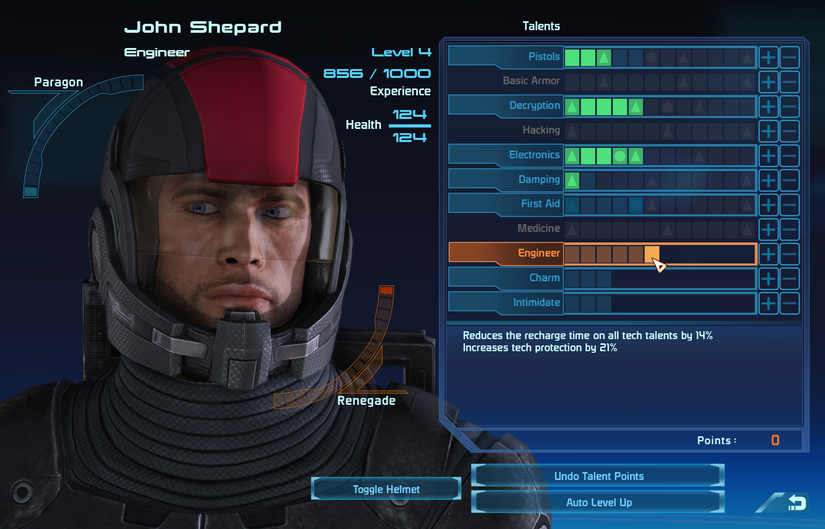Add a point to Engineer
This screenshot has width=825, height=529.
pyautogui.click(x=768, y=254)
